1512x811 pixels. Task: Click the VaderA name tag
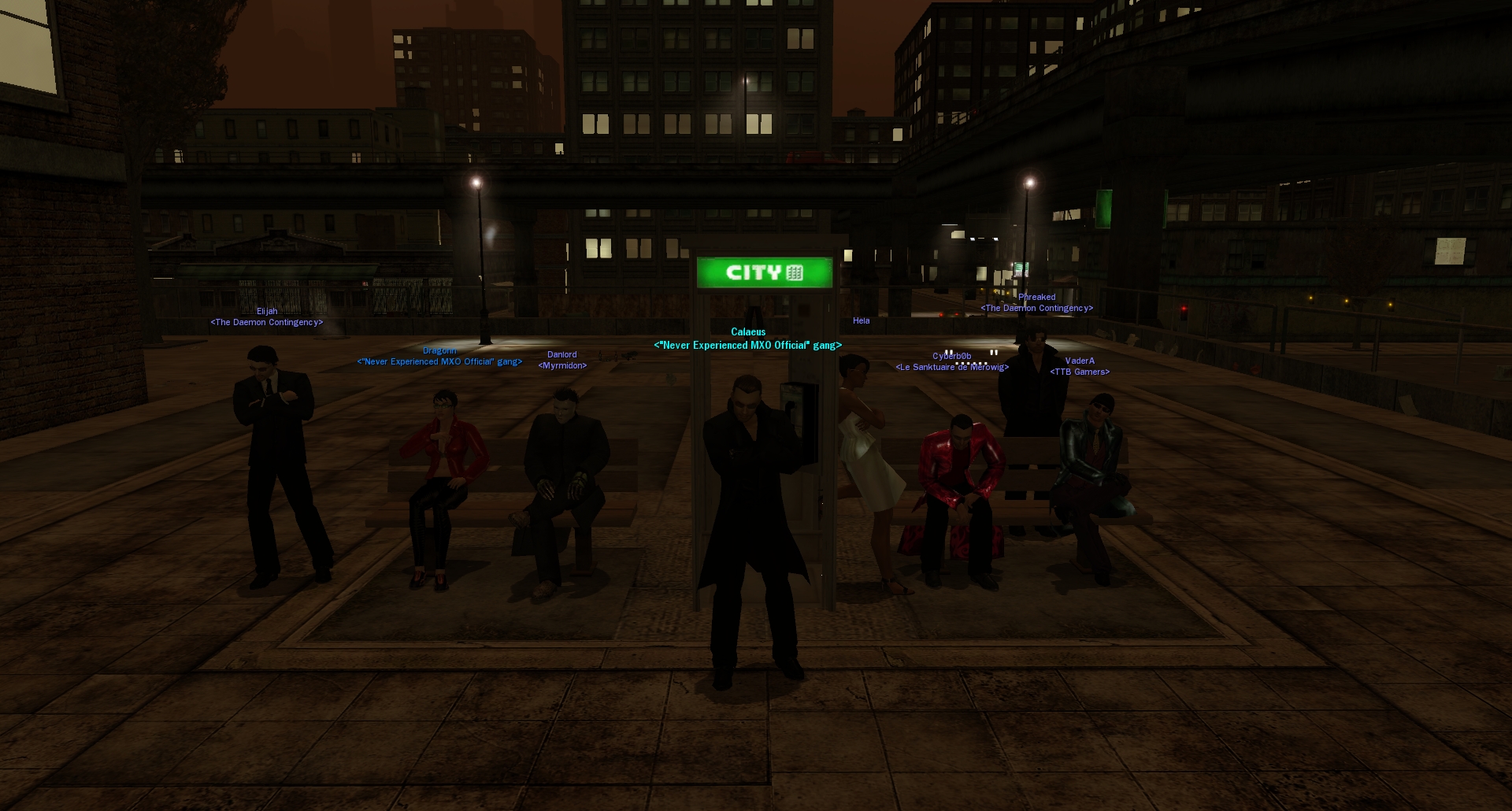[1080, 361]
